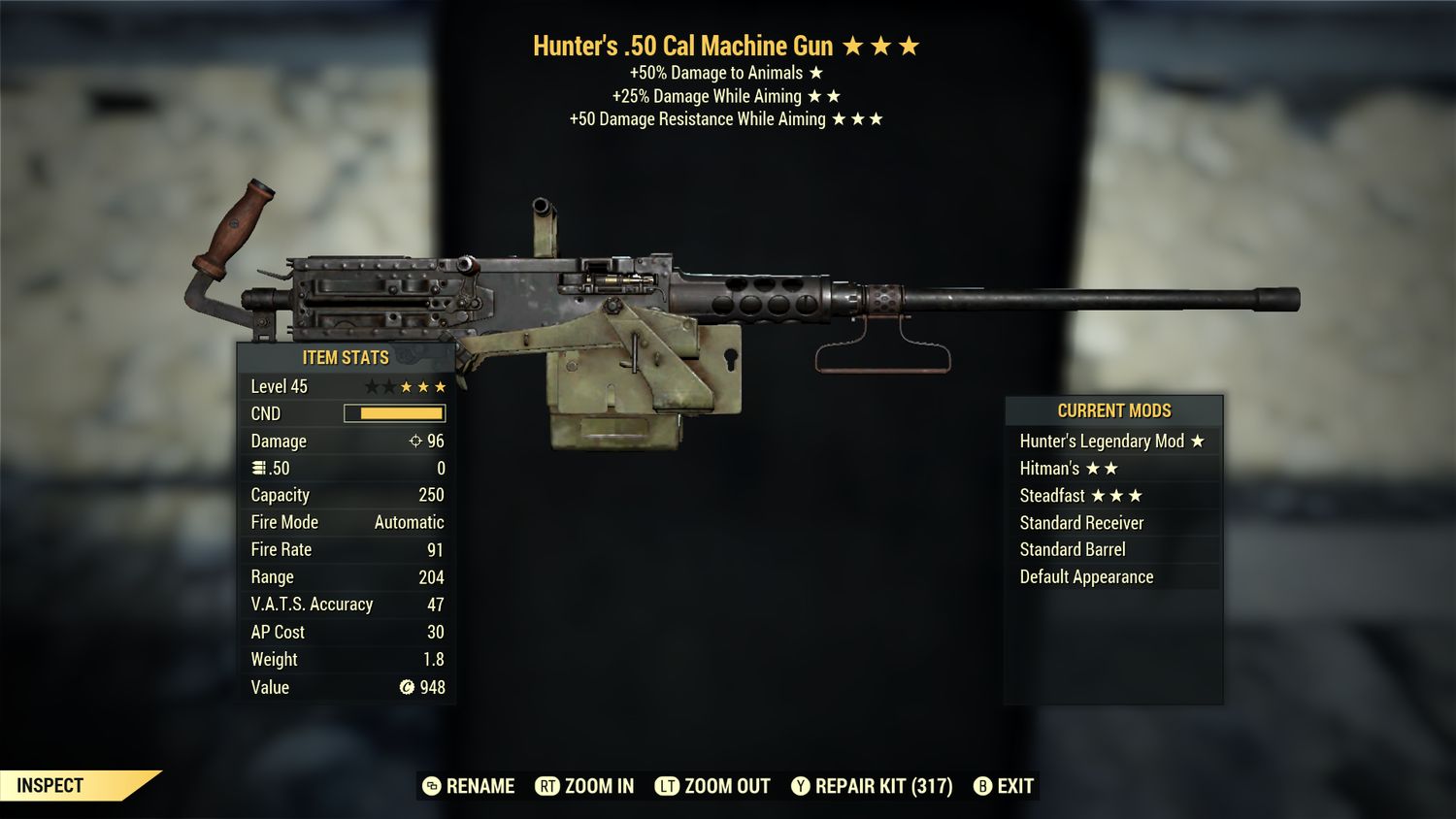
Task: Click the RENAME button
Action: coord(480,786)
